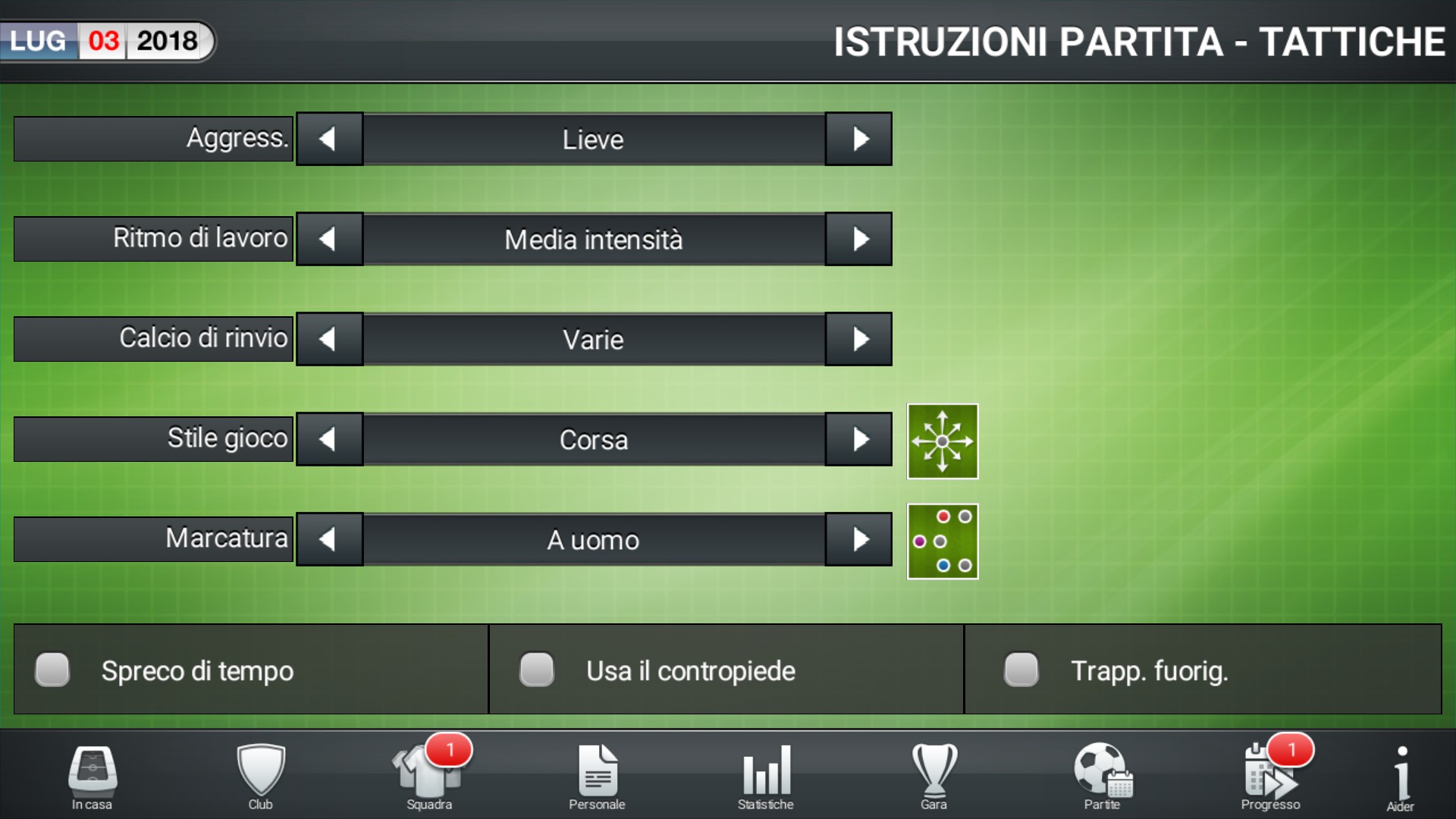
Task: Click the LUG 03 2018 date display
Action: [106, 42]
